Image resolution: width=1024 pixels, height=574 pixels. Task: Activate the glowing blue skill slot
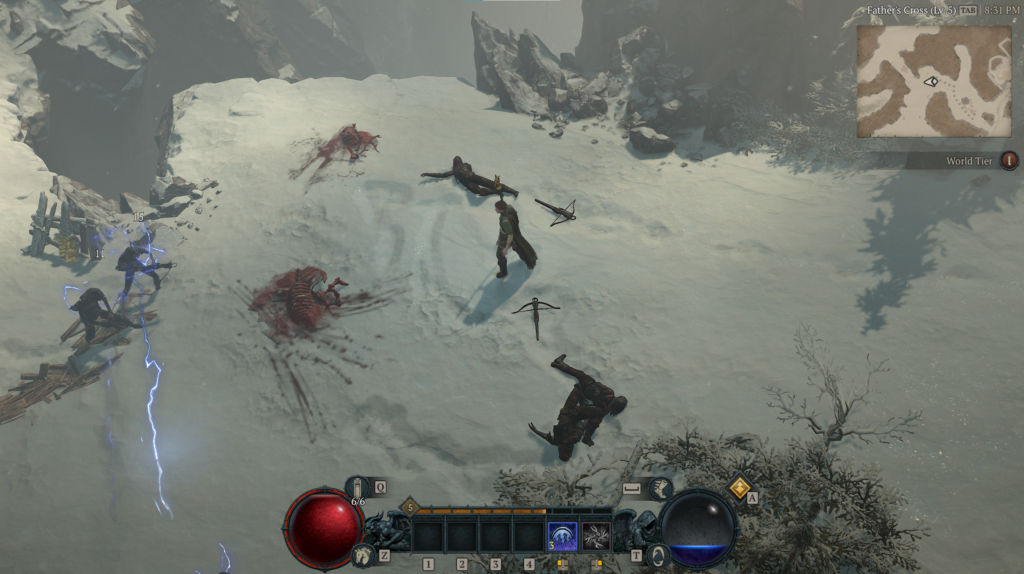pyautogui.click(x=562, y=537)
